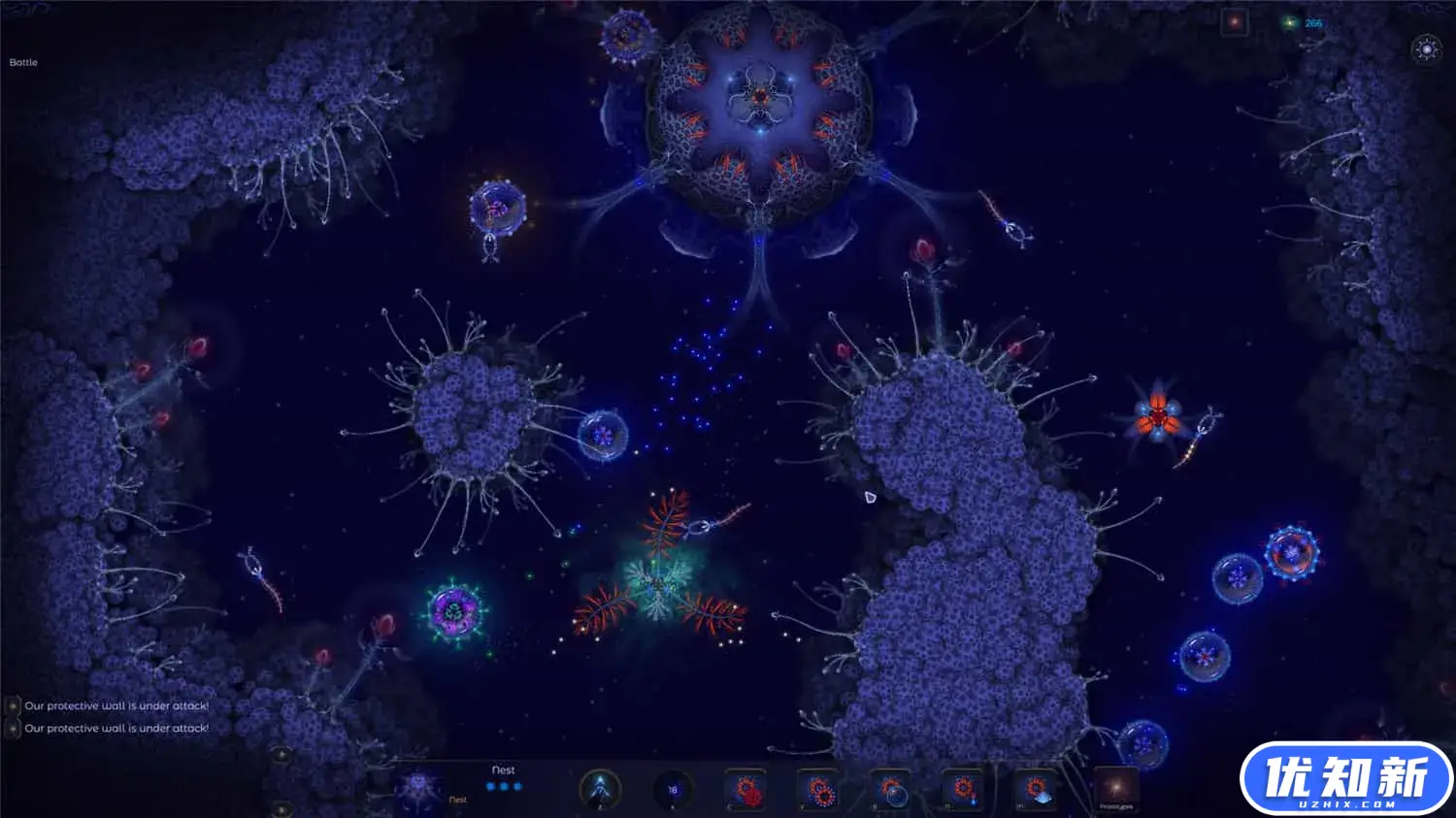Open the Prototypes panel at the bottom bar
Image resolution: width=1456 pixels, height=818 pixels.
tap(1118, 792)
